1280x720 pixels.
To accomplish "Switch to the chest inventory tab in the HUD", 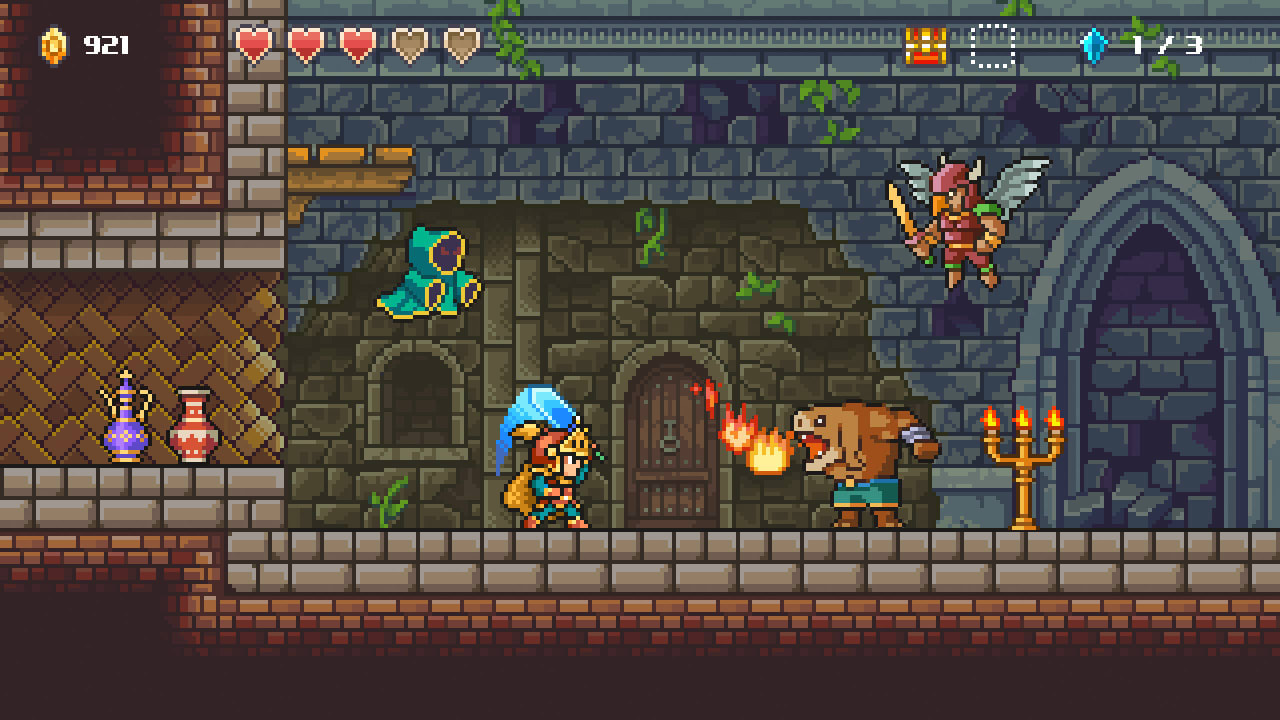I will 925,44.
